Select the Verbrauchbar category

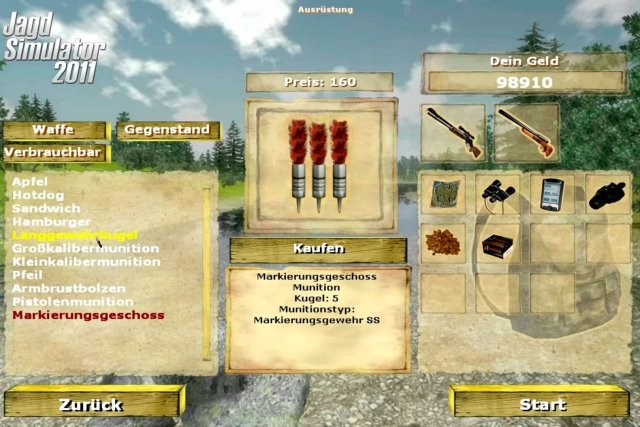(54, 153)
